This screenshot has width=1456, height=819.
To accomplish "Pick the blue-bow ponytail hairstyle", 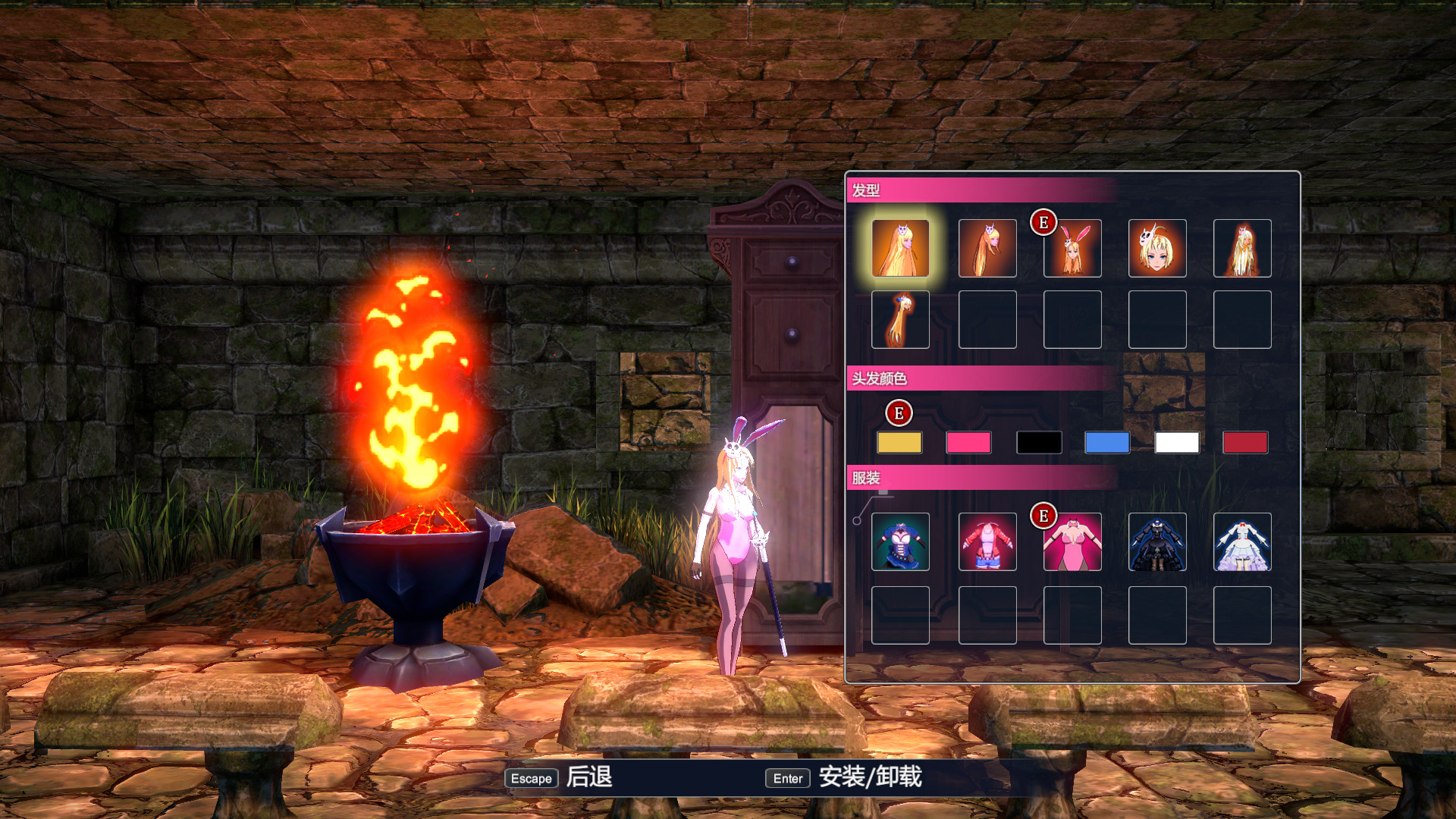I will pyautogui.click(x=900, y=319).
